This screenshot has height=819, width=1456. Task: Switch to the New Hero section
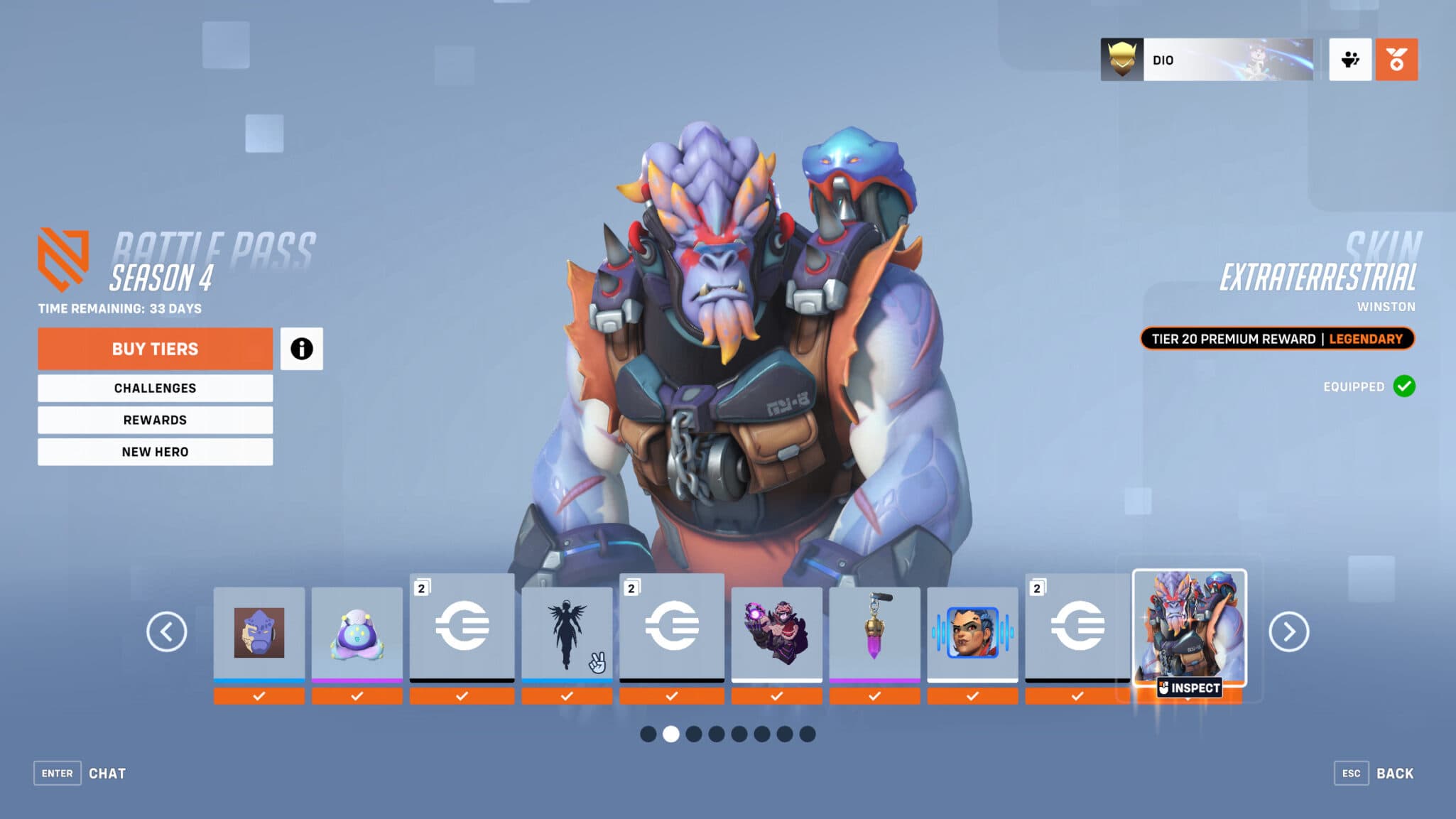pyautogui.click(x=155, y=452)
